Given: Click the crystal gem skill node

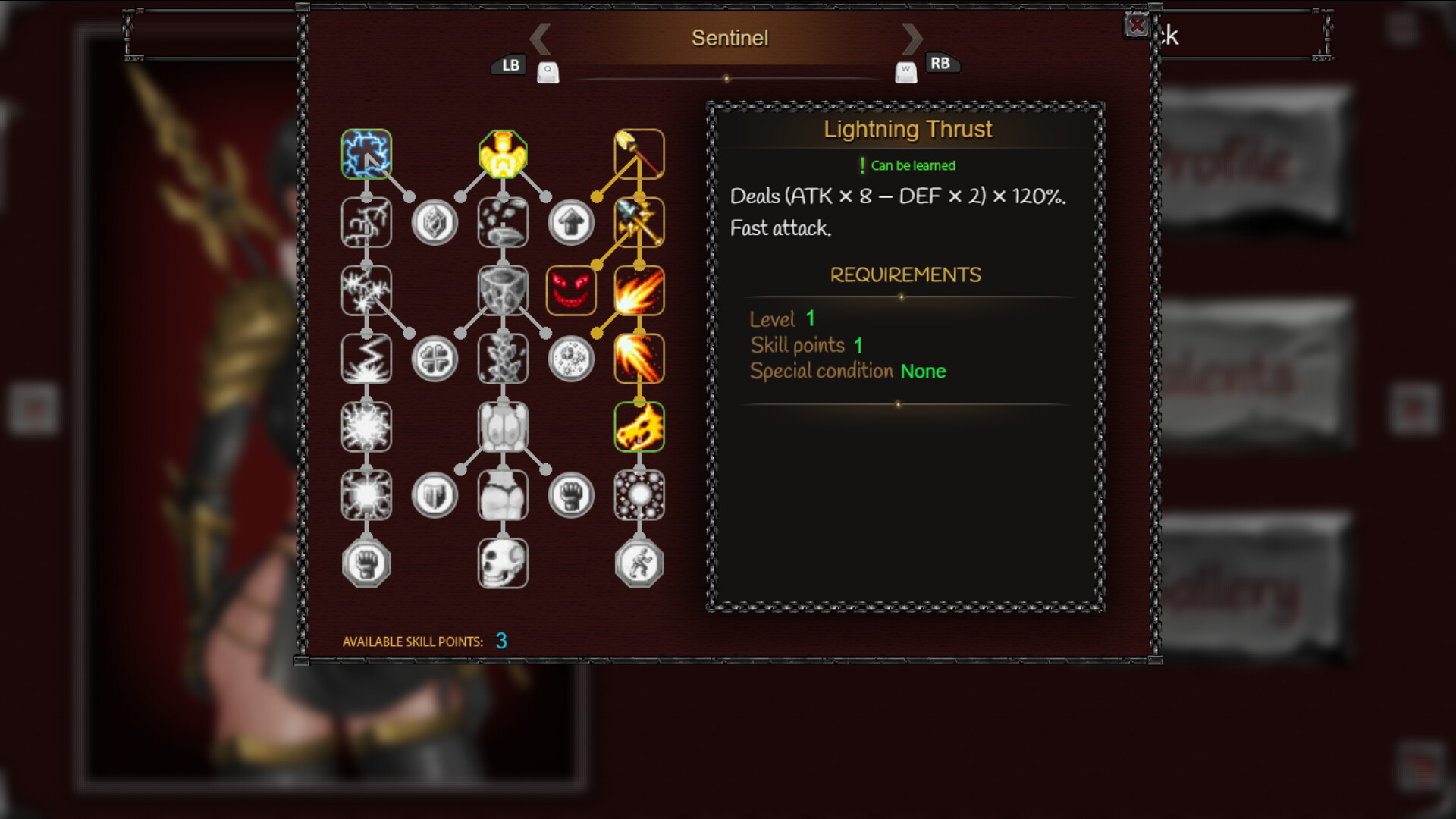Looking at the screenshot, I should click(x=435, y=222).
